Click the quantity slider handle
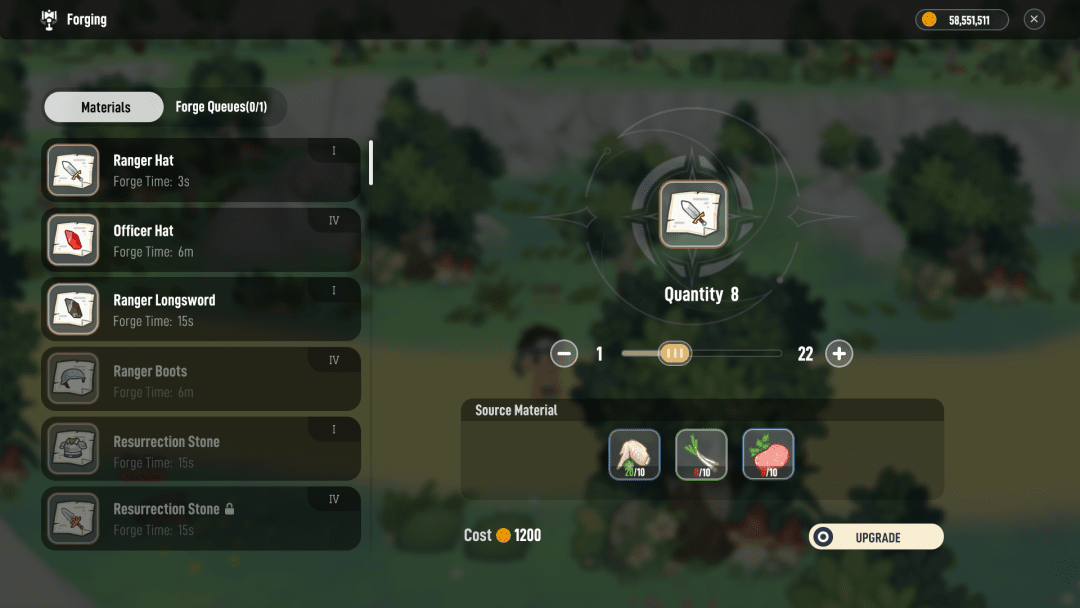Screen dimensions: 1080x608 coord(675,353)
